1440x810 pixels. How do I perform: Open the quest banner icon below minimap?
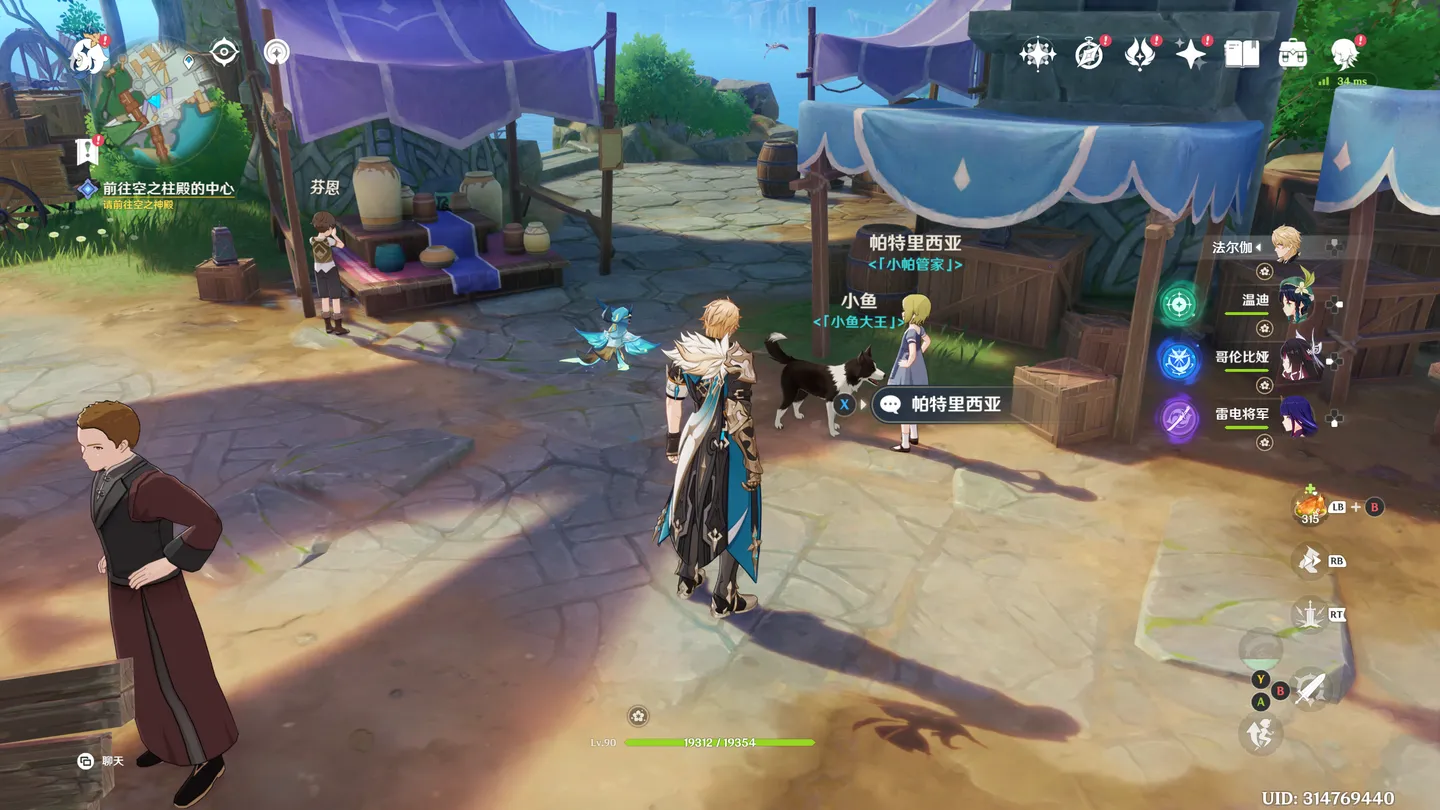(x=87, y=152)
